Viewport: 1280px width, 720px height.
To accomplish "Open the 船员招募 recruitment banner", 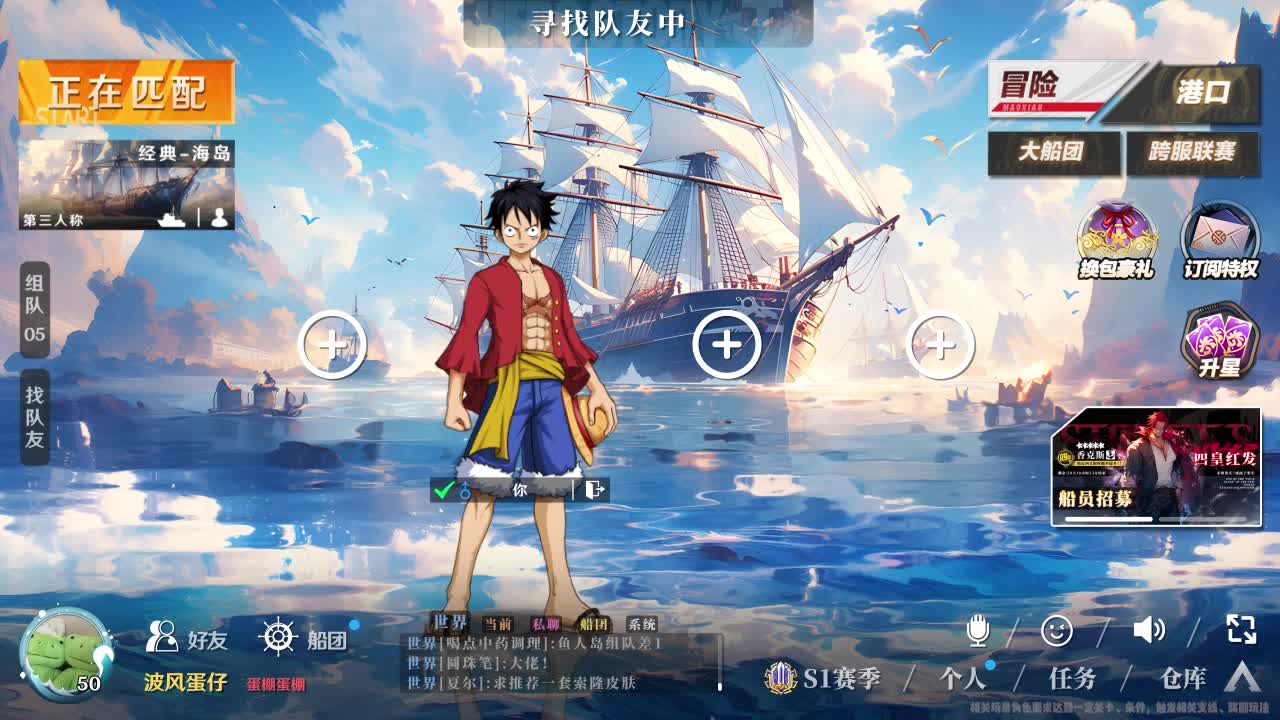I will pos(1155,466).
